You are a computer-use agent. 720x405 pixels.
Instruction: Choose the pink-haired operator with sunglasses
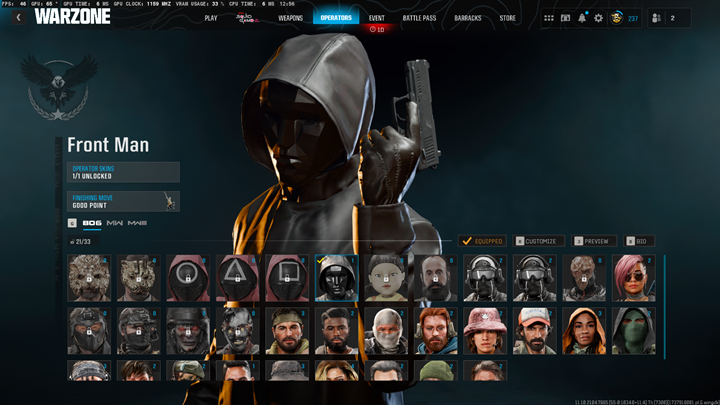(x=634, y=278)
